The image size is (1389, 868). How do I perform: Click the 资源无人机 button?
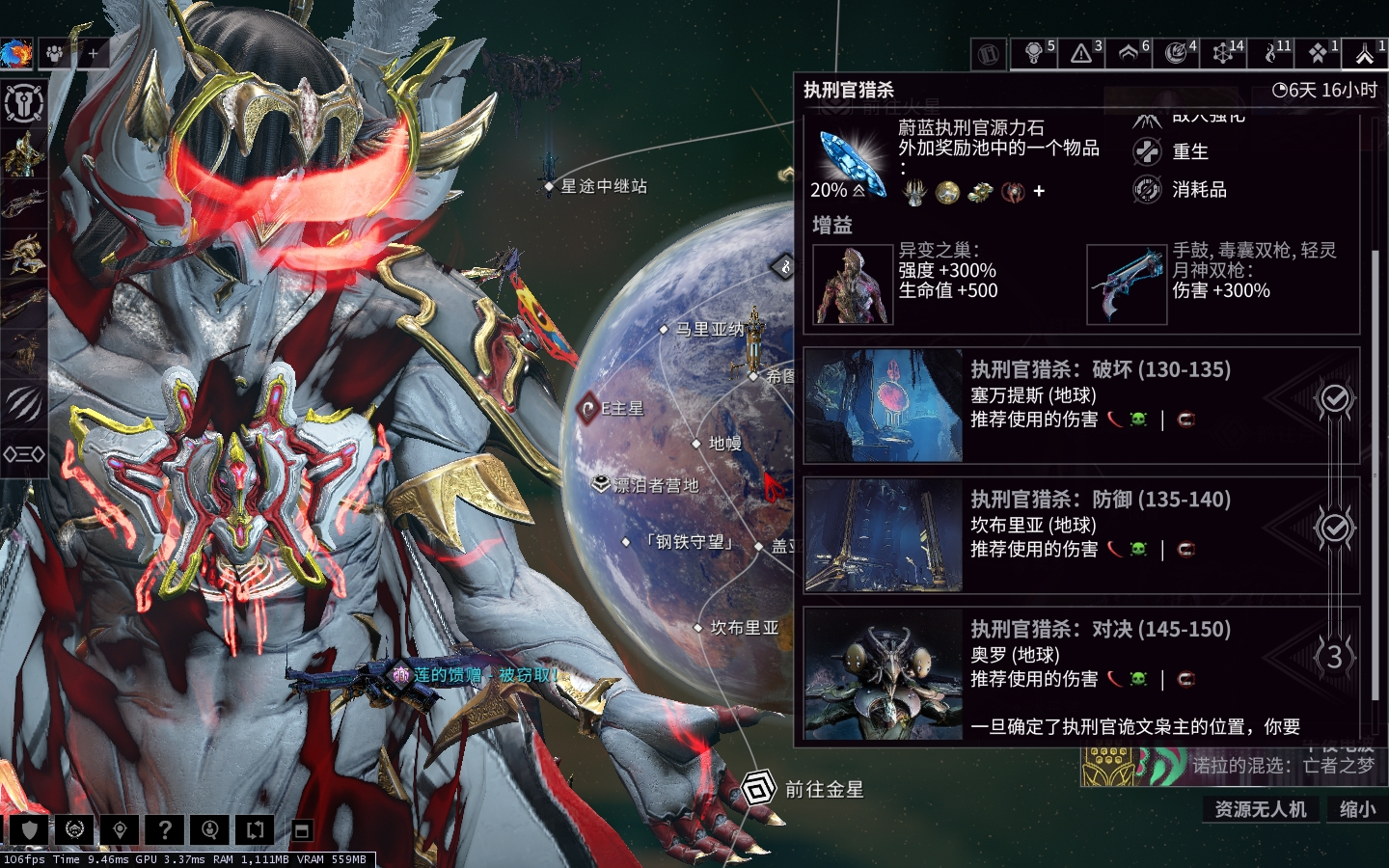(1260, 809)
